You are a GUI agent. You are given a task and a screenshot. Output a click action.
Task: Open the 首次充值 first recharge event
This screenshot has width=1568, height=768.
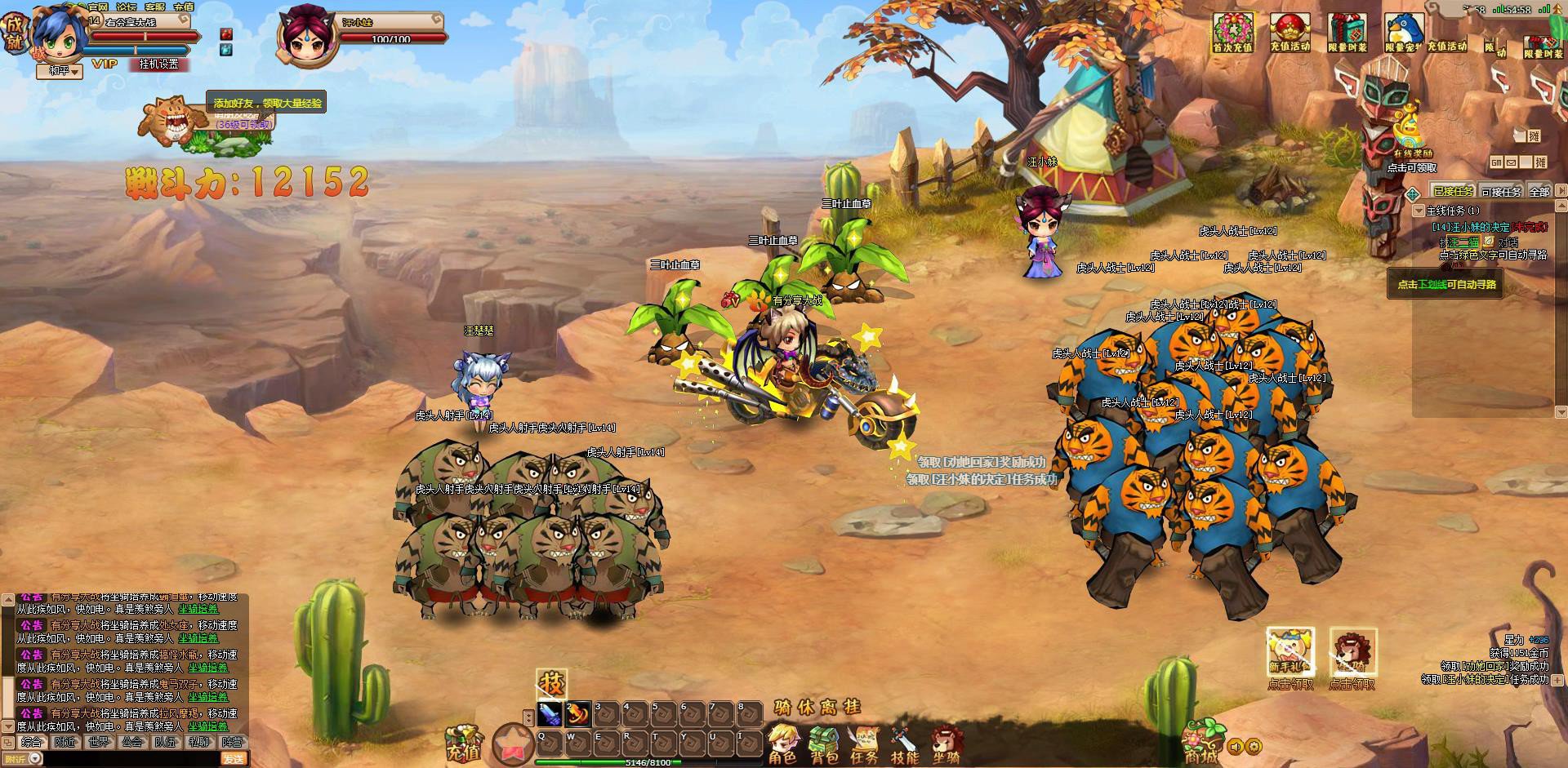[x=1232, y=33]
